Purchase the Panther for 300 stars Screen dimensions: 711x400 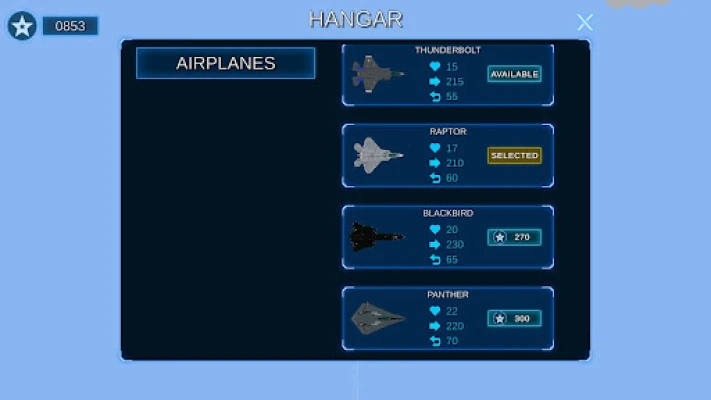(514, 319)
